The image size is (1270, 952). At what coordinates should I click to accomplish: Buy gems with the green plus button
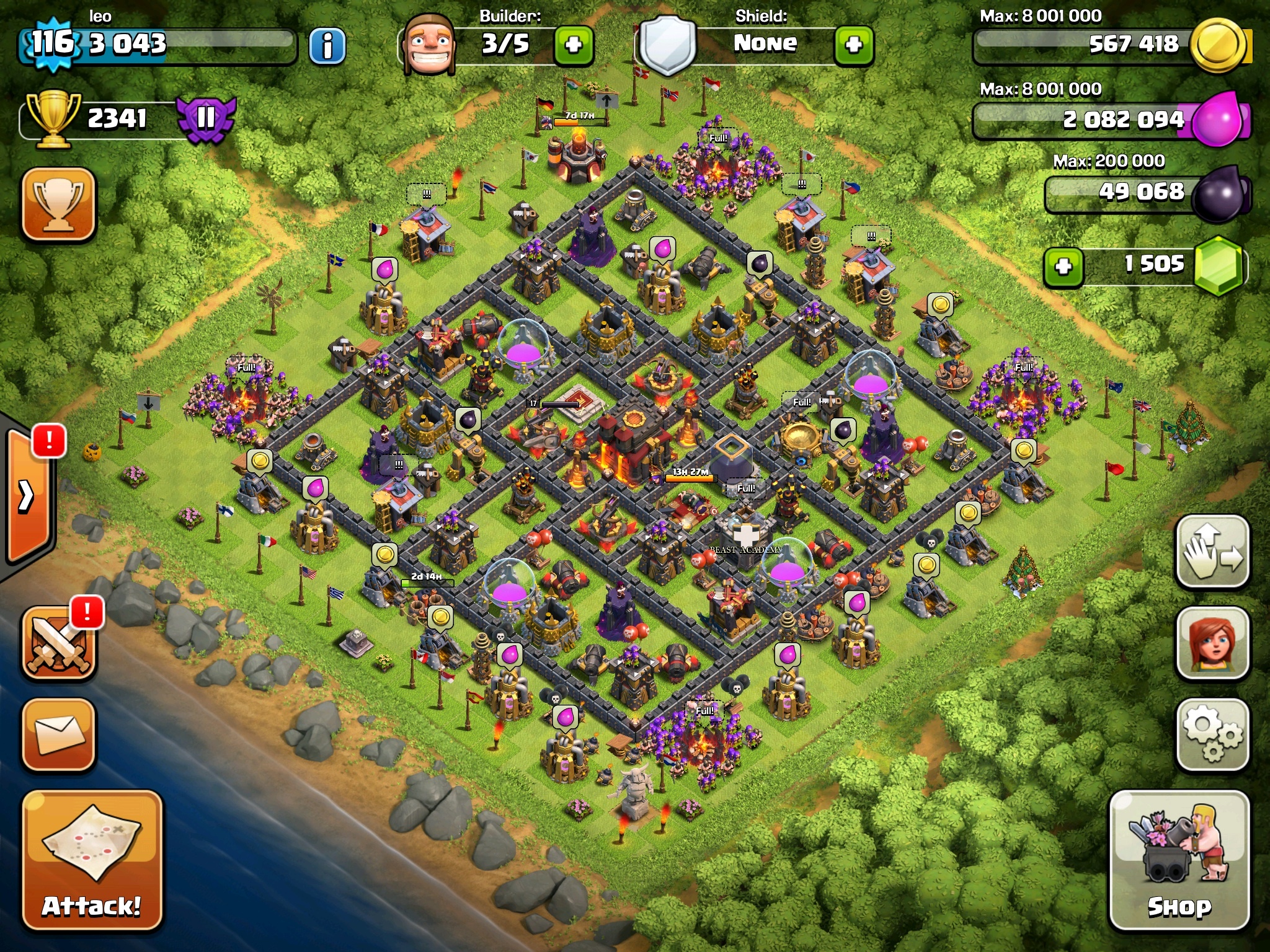(1064, 267)
